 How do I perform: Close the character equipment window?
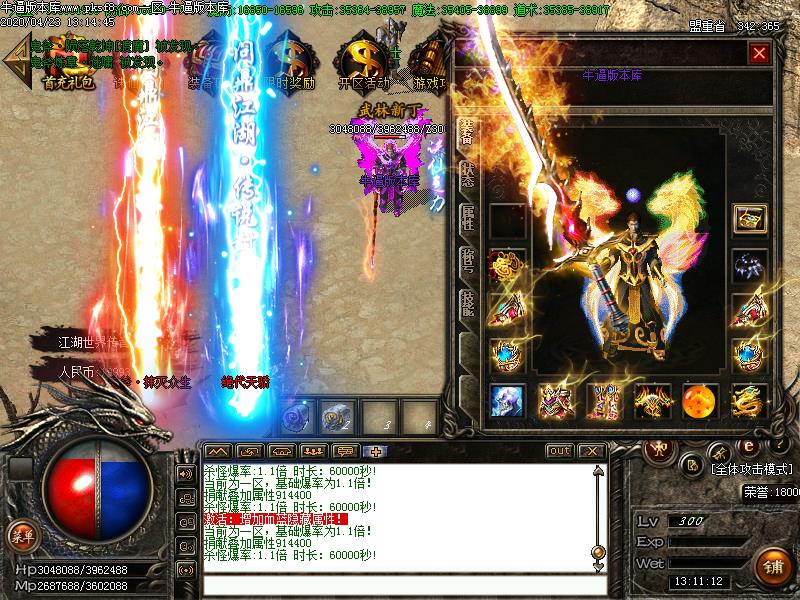pos(760,53)
